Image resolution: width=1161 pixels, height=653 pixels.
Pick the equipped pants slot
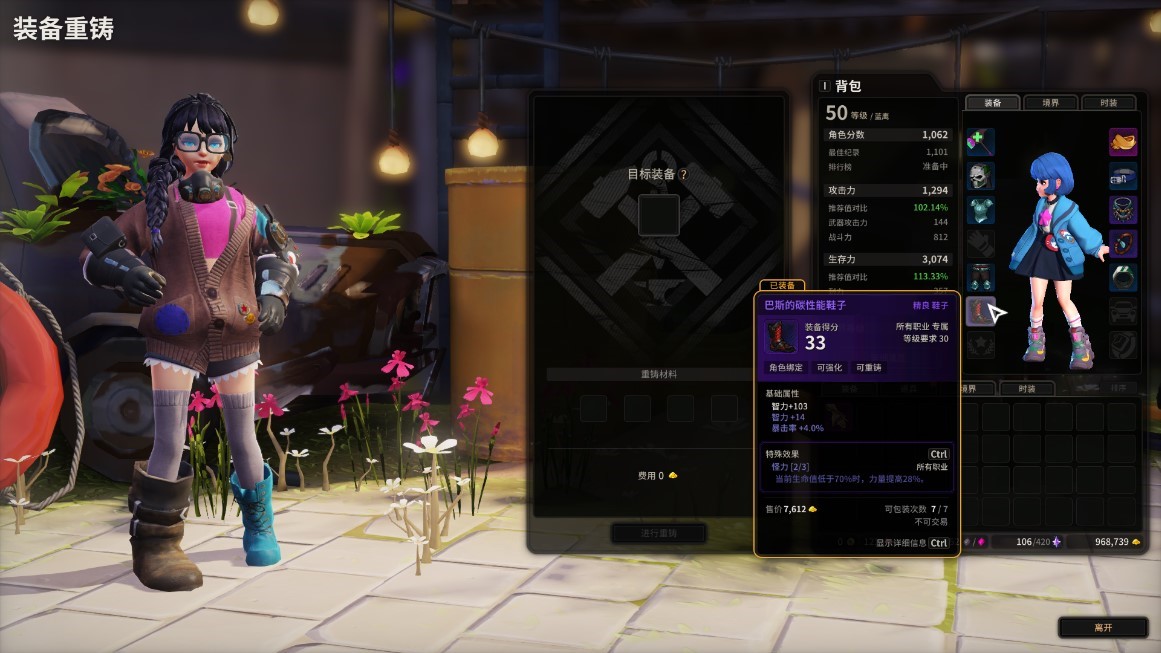click(981, 277)
